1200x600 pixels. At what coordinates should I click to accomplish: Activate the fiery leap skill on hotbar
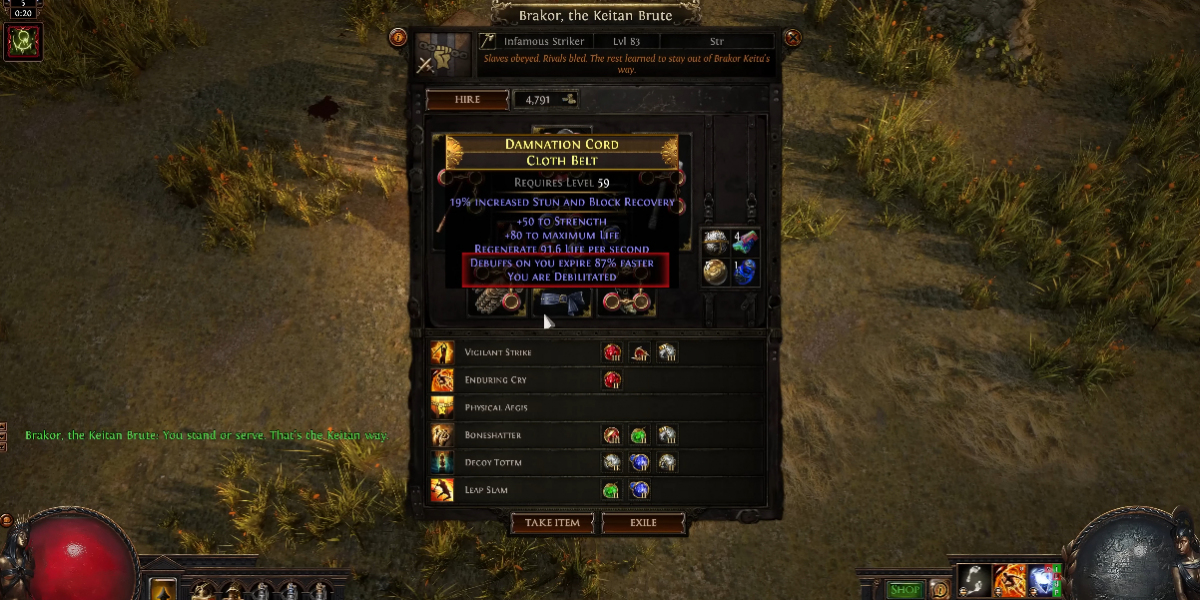tap(1009, 580)
